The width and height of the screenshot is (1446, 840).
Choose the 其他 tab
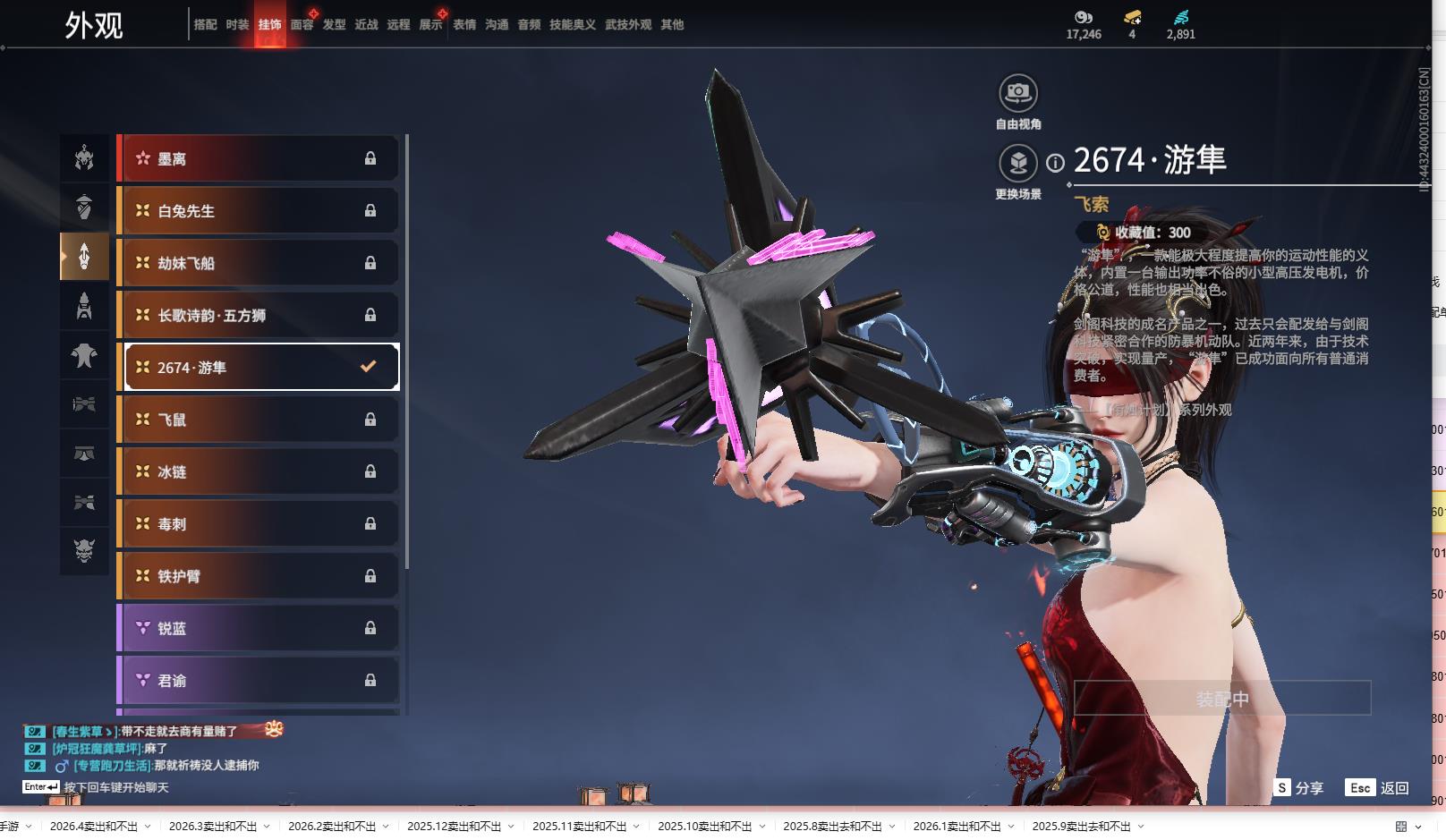(672, 25)
